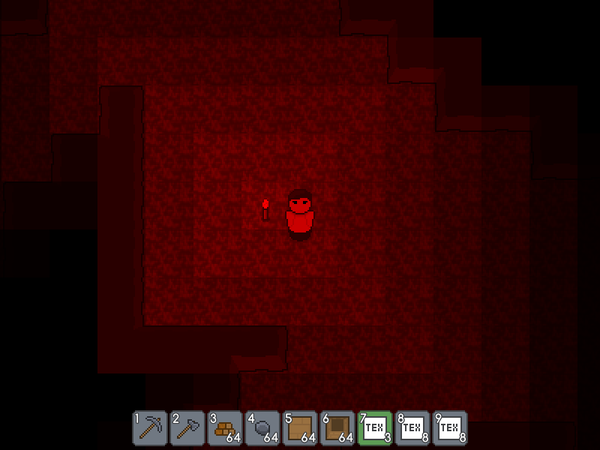Equip the axe in hotbar slot 2
Image resolution: width=600 pixels, height=450 pixels.
(x=187, y=428)
